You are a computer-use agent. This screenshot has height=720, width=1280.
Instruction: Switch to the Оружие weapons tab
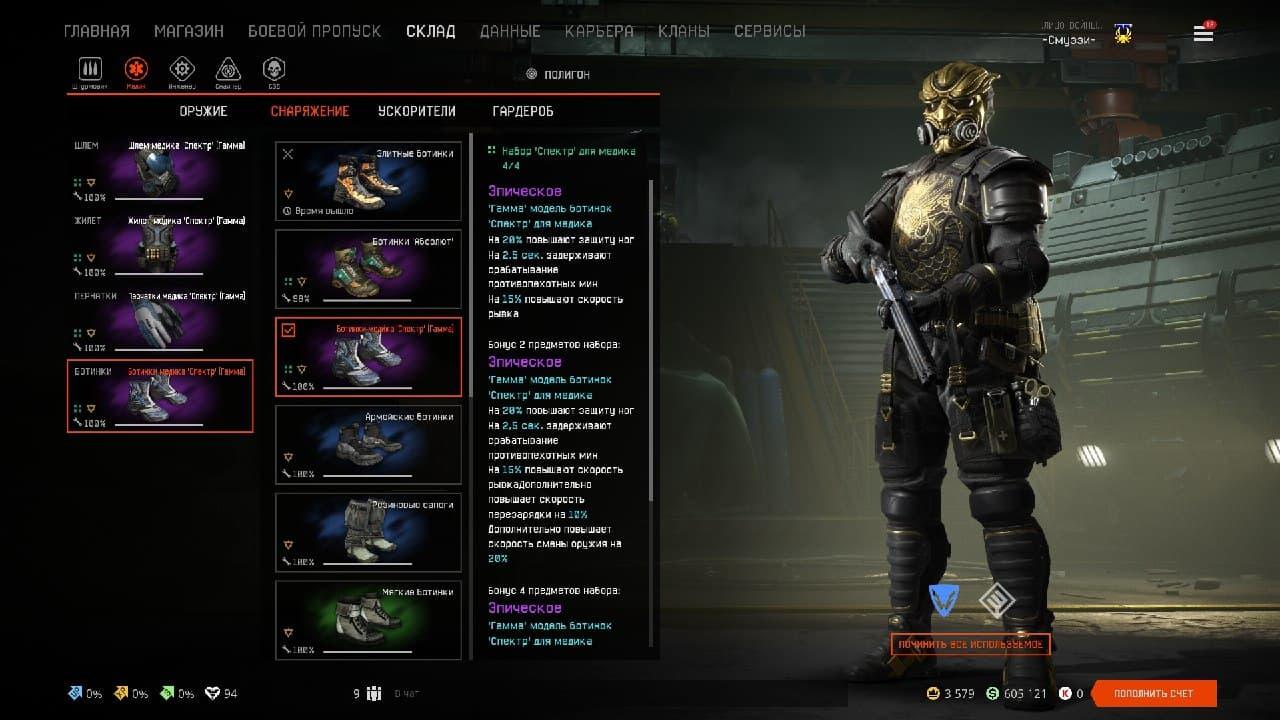tap(203, 111)
